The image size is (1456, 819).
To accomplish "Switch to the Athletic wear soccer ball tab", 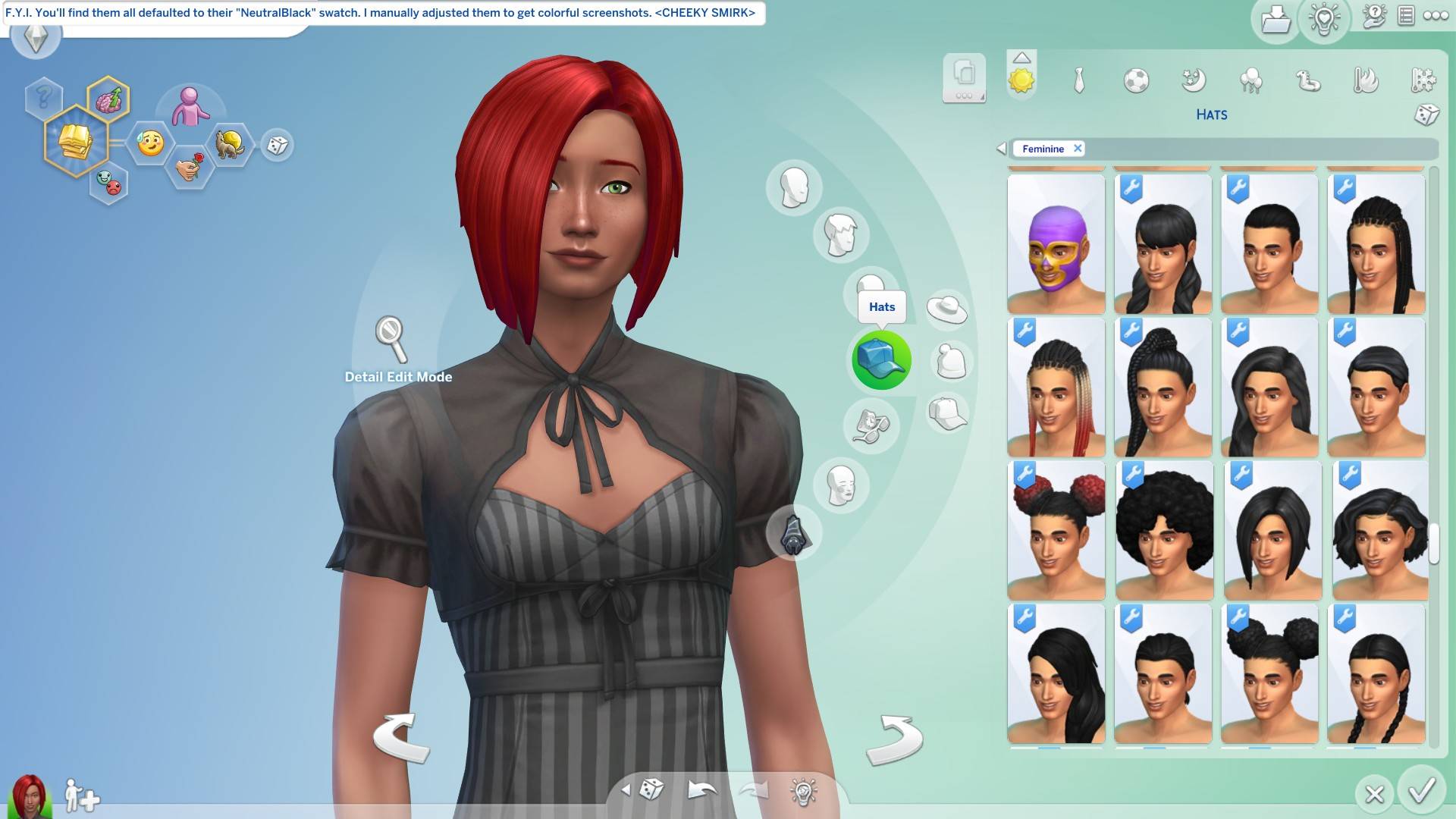I will (1136, 81).
